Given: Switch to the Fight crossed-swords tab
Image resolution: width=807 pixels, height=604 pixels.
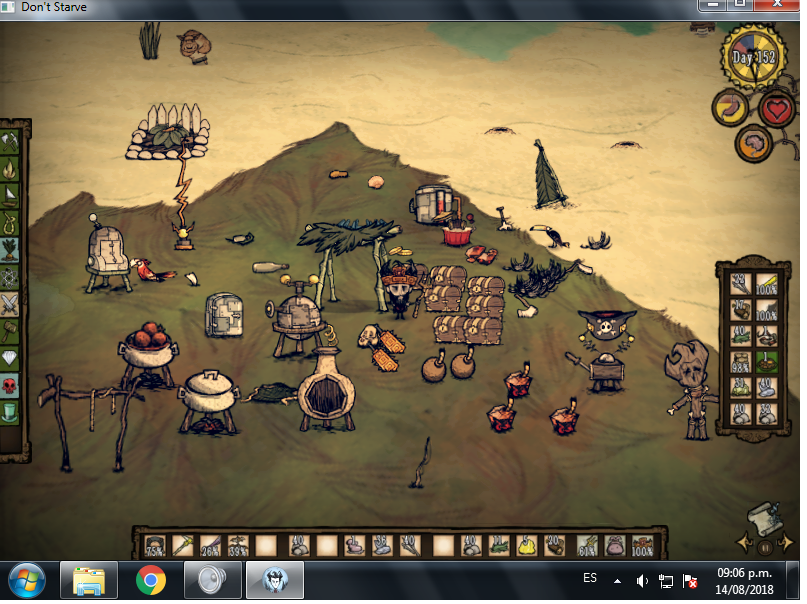Looking at the screenshot, I should coord(11,304).
